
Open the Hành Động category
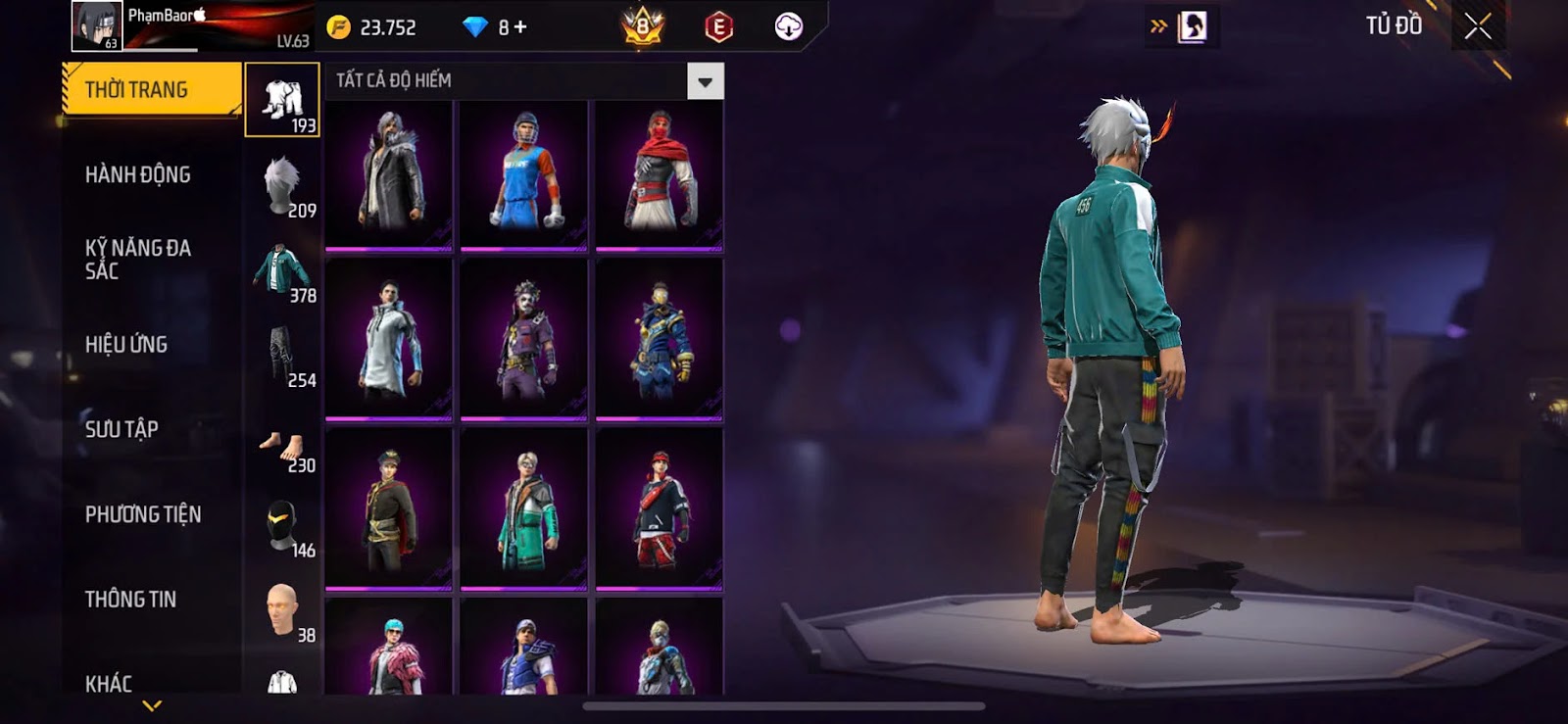[x=138, y=175]
